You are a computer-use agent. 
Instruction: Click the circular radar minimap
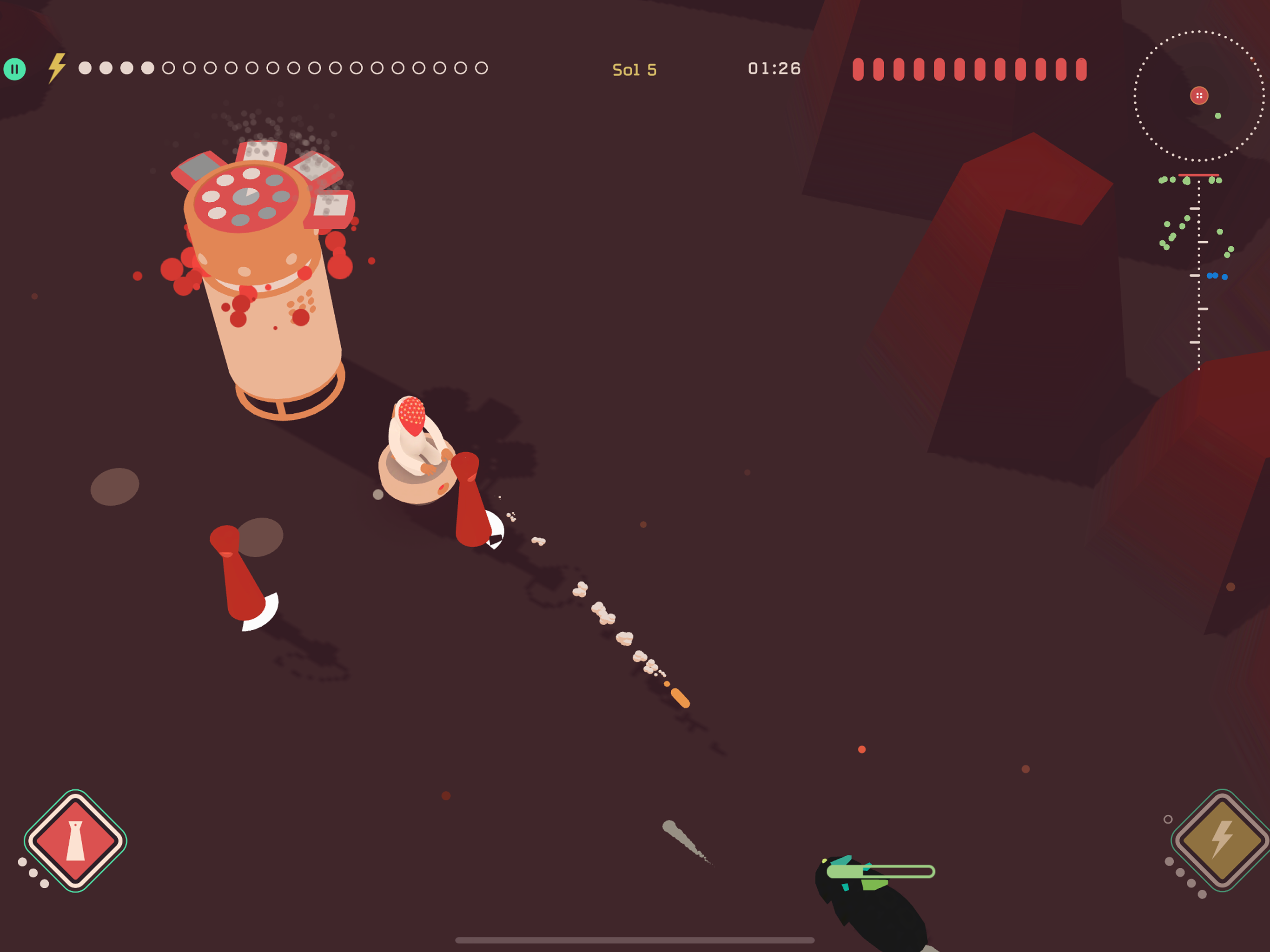[1198, 96]
